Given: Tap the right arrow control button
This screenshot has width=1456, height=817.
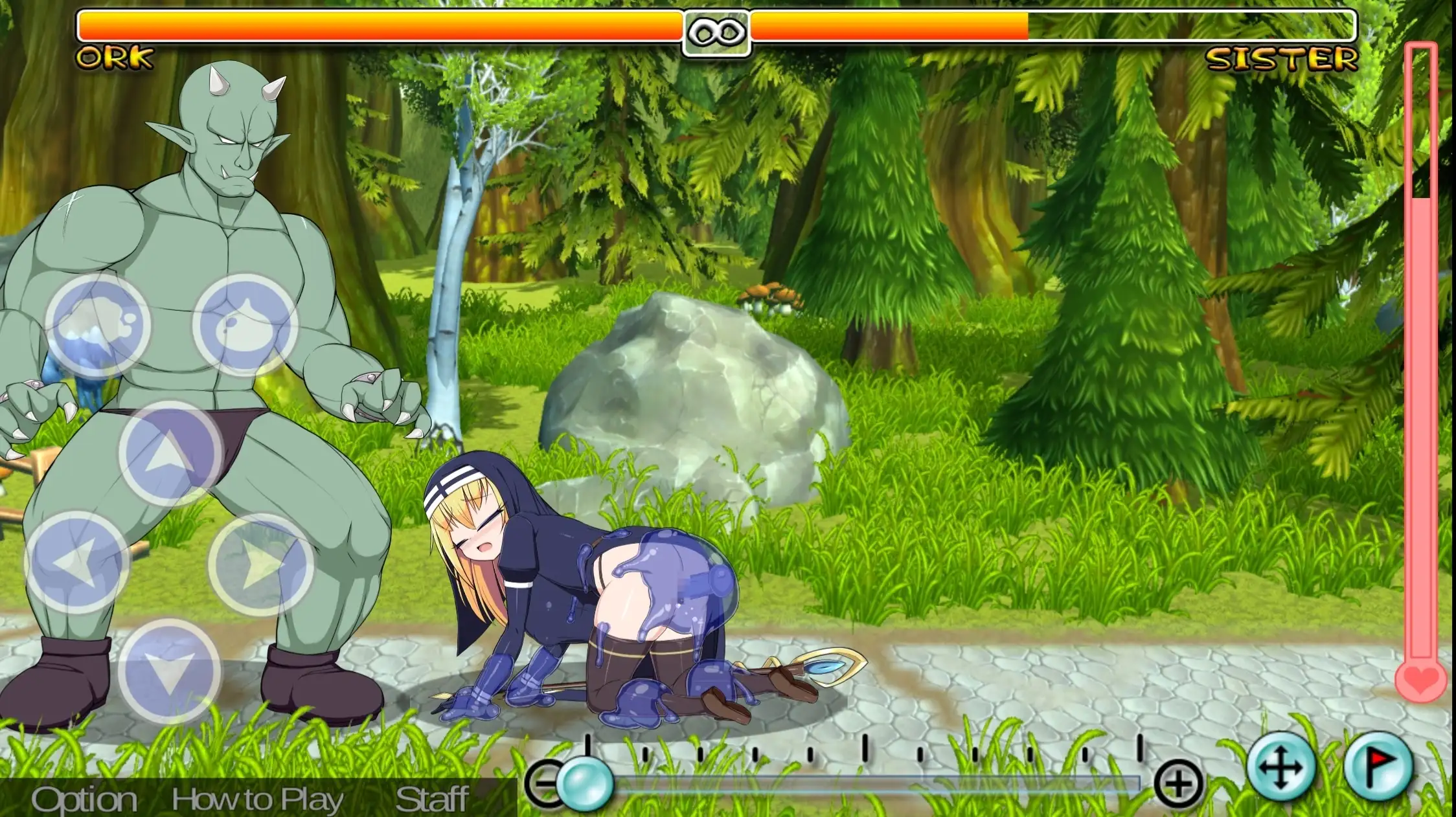Looking at the screenshot, I should 260,565.
